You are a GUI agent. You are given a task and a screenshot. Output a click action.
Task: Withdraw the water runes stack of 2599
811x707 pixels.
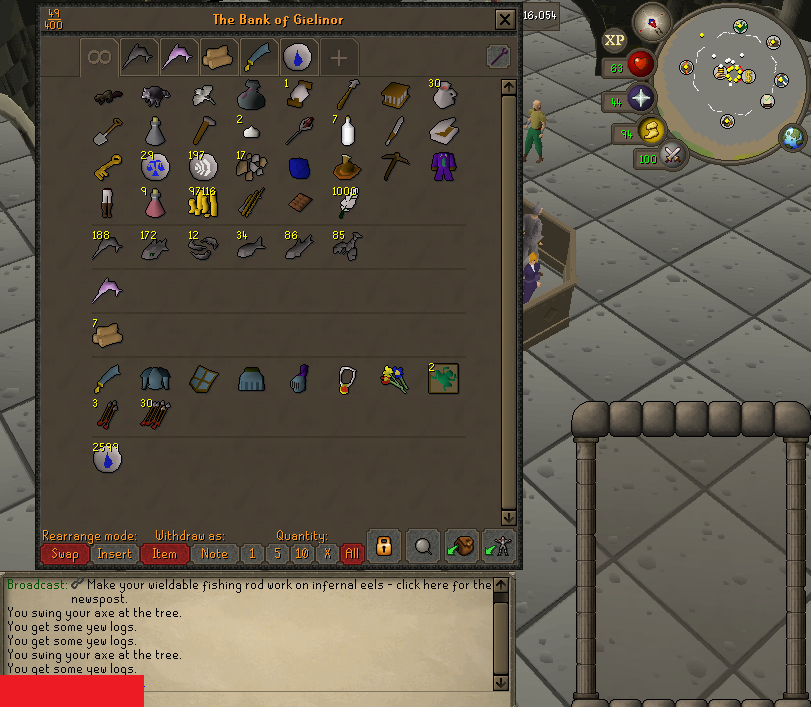pos(108,459)
